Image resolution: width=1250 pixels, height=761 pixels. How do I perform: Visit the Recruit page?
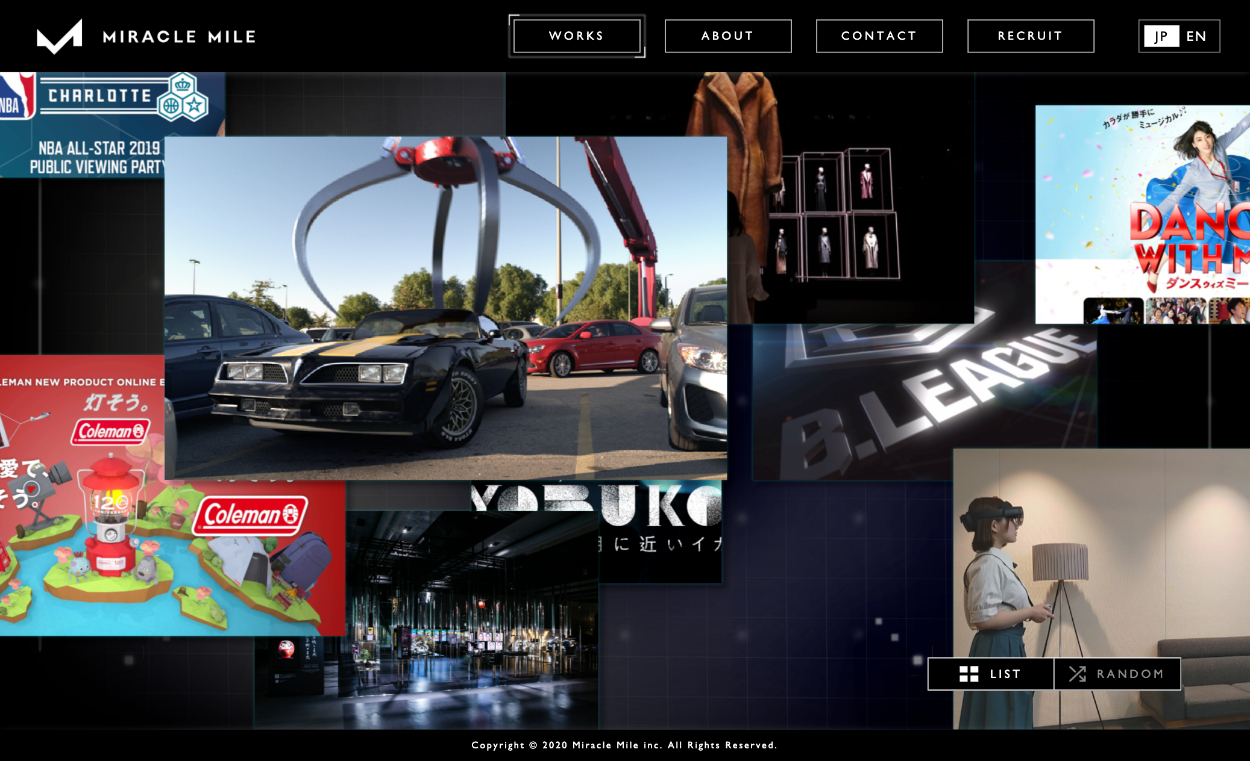point(1030,36)
